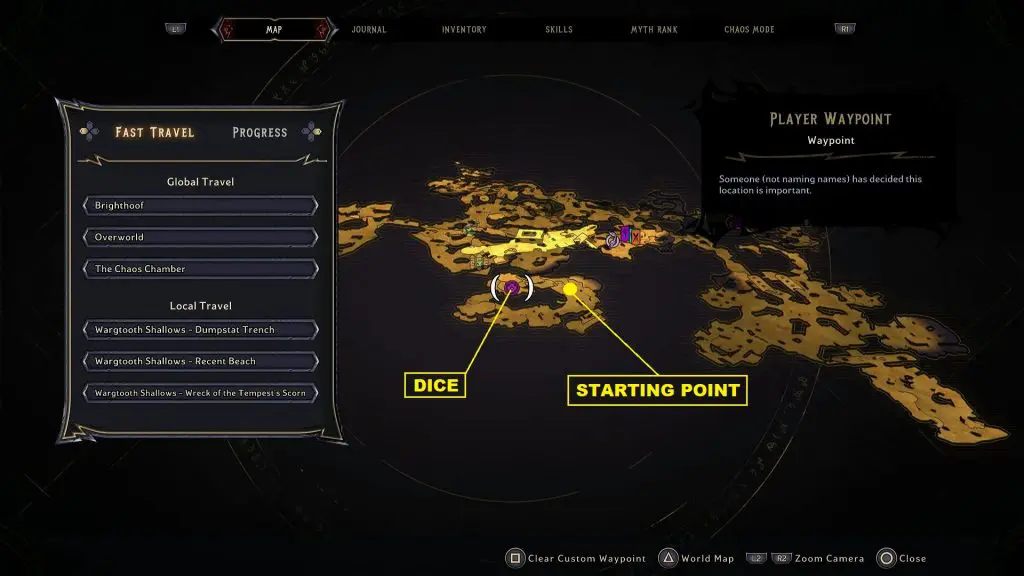
Task: Switch to the Journal tab
Action: coord(369,30)
